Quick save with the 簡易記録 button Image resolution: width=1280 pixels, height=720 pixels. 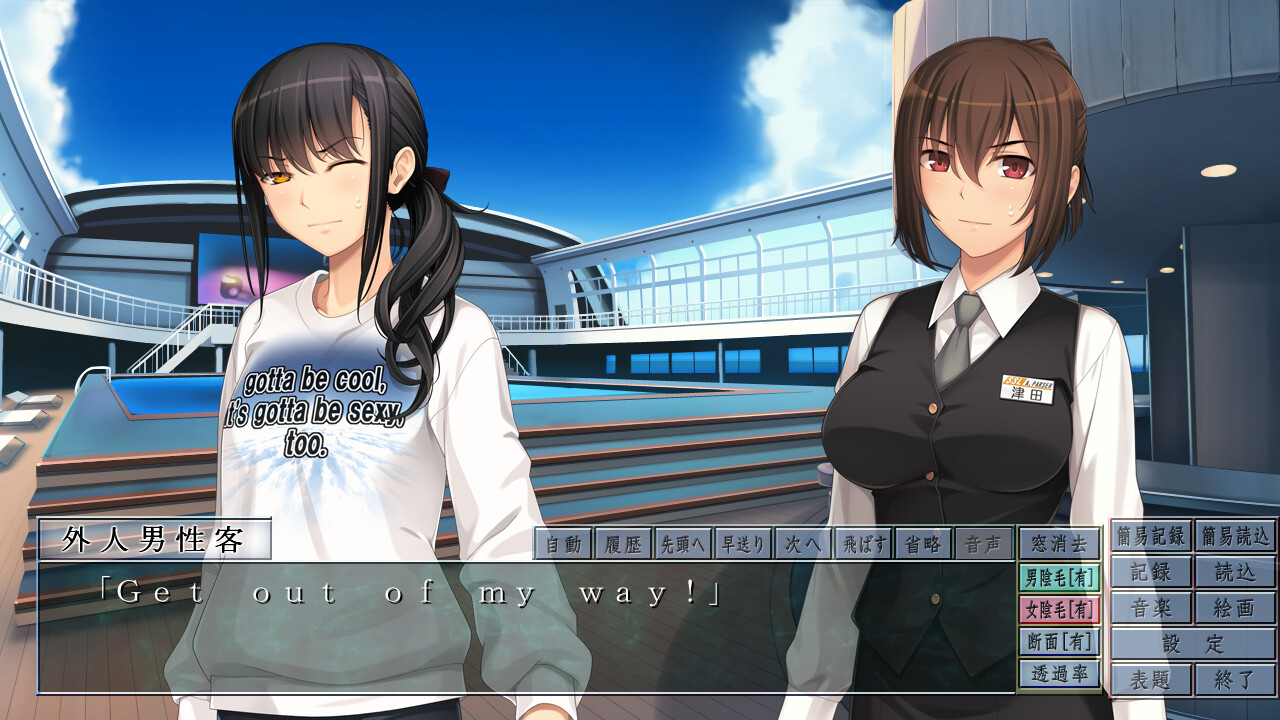click(x=1151, y=536)
